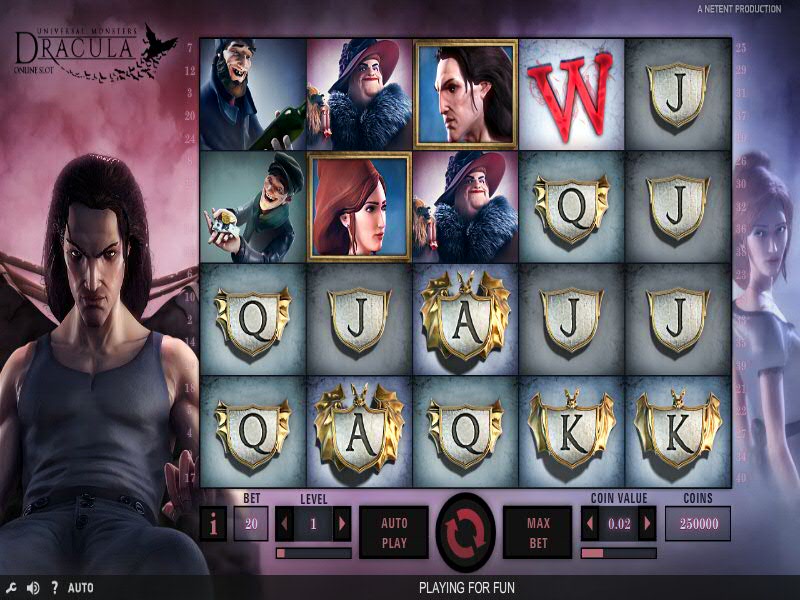Toggle sound with the speaker icon
800x600 pixels.
[x=33, y=588]
